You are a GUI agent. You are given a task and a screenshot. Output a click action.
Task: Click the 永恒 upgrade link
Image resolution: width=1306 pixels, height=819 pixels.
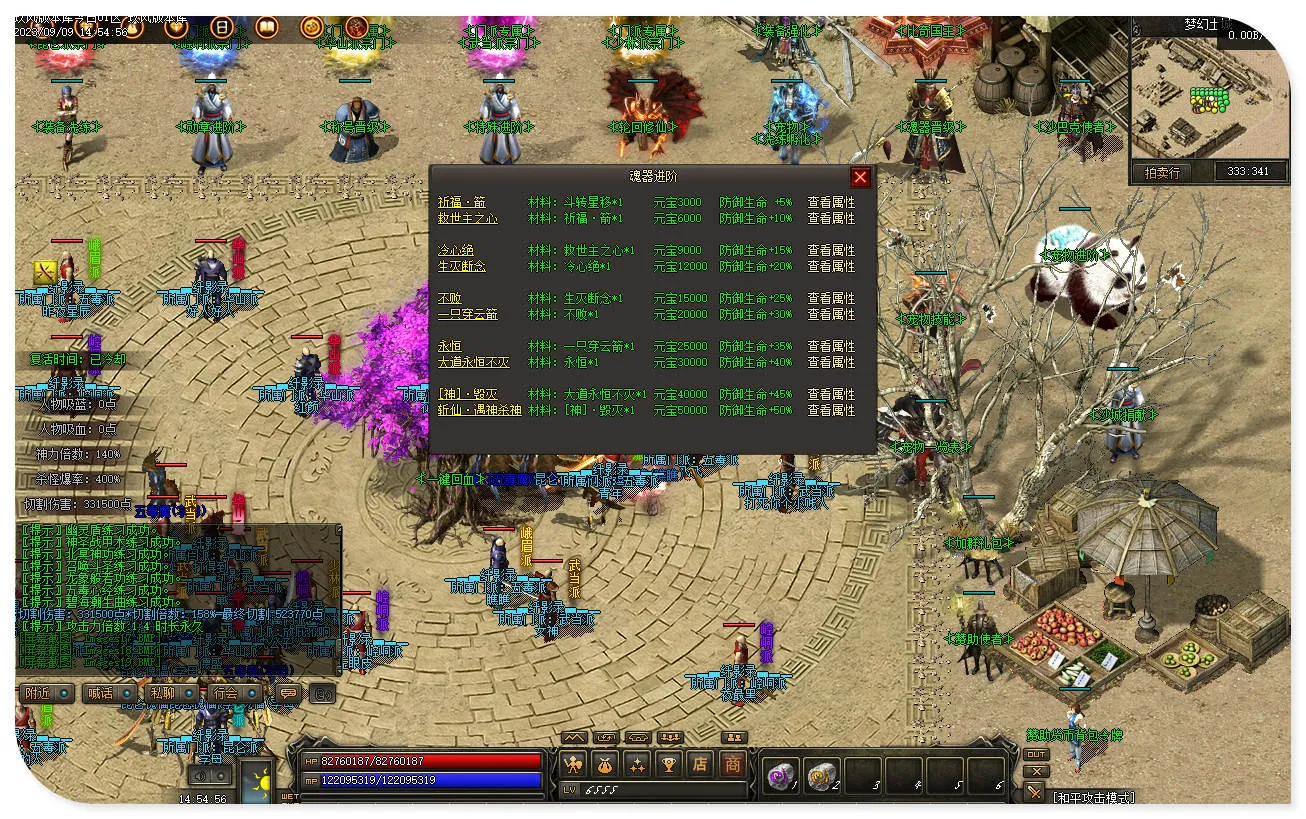(449, 346)
